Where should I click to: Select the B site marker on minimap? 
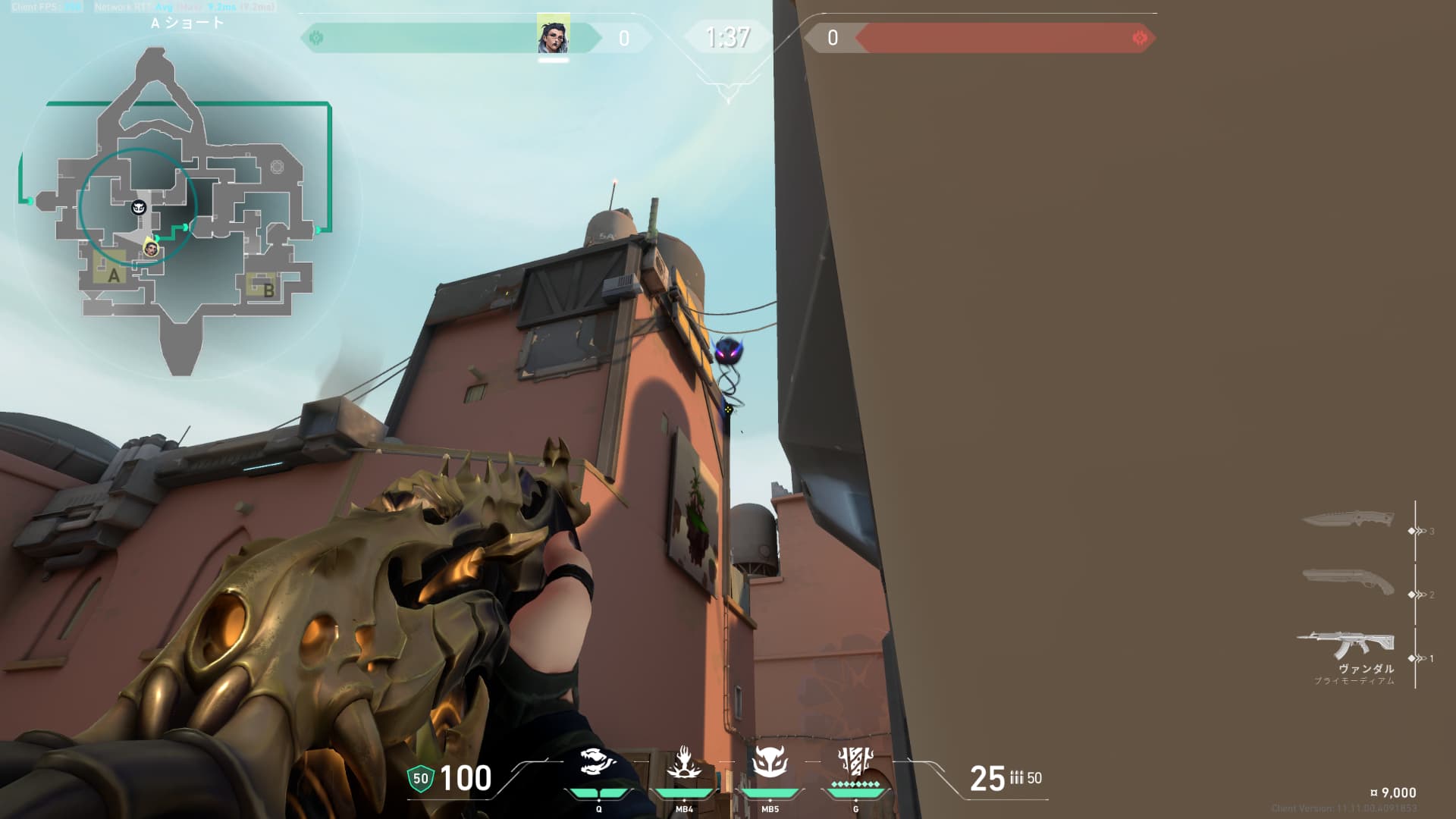point(268,289)
